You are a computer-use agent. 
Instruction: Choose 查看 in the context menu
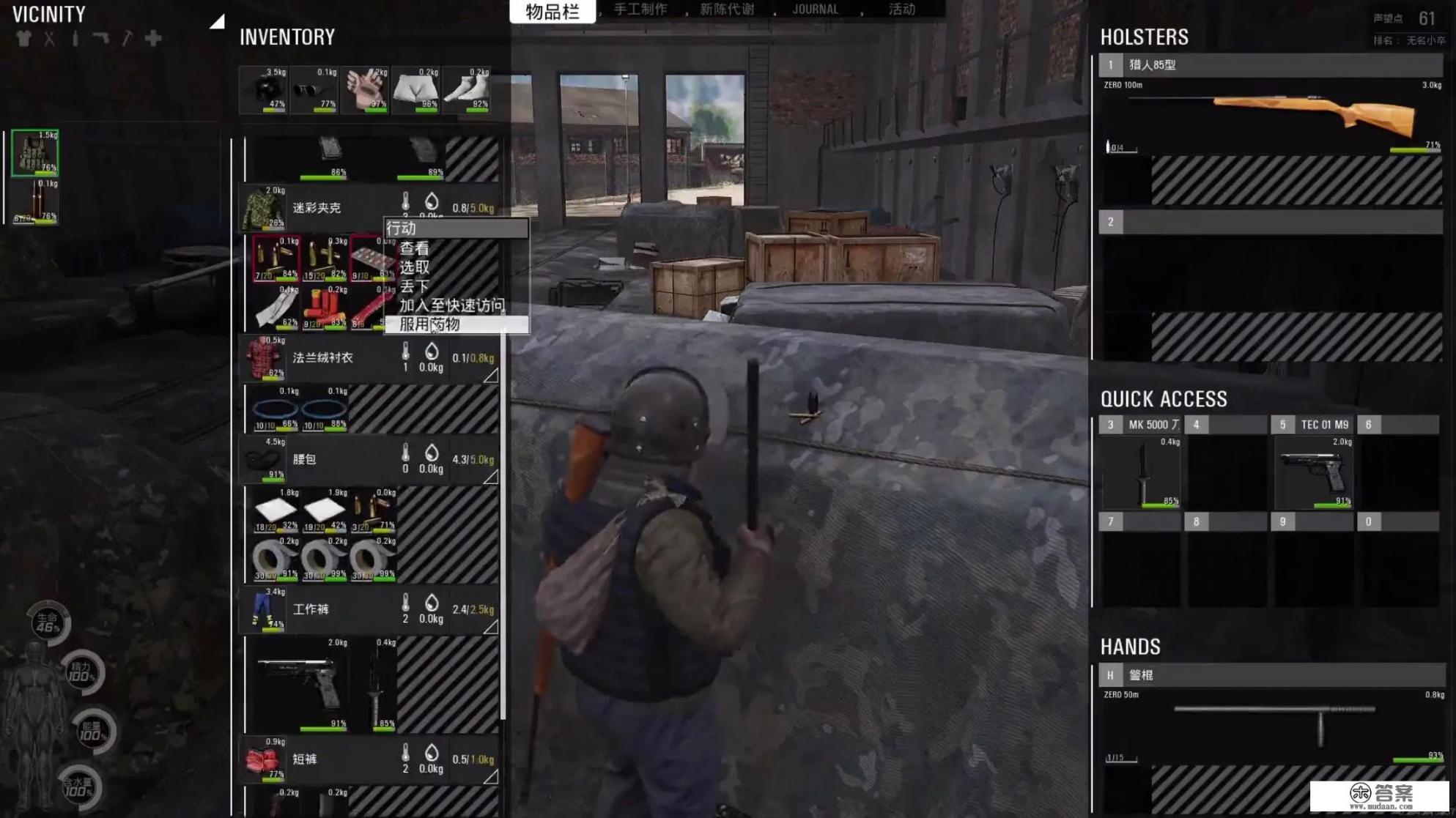415,249
